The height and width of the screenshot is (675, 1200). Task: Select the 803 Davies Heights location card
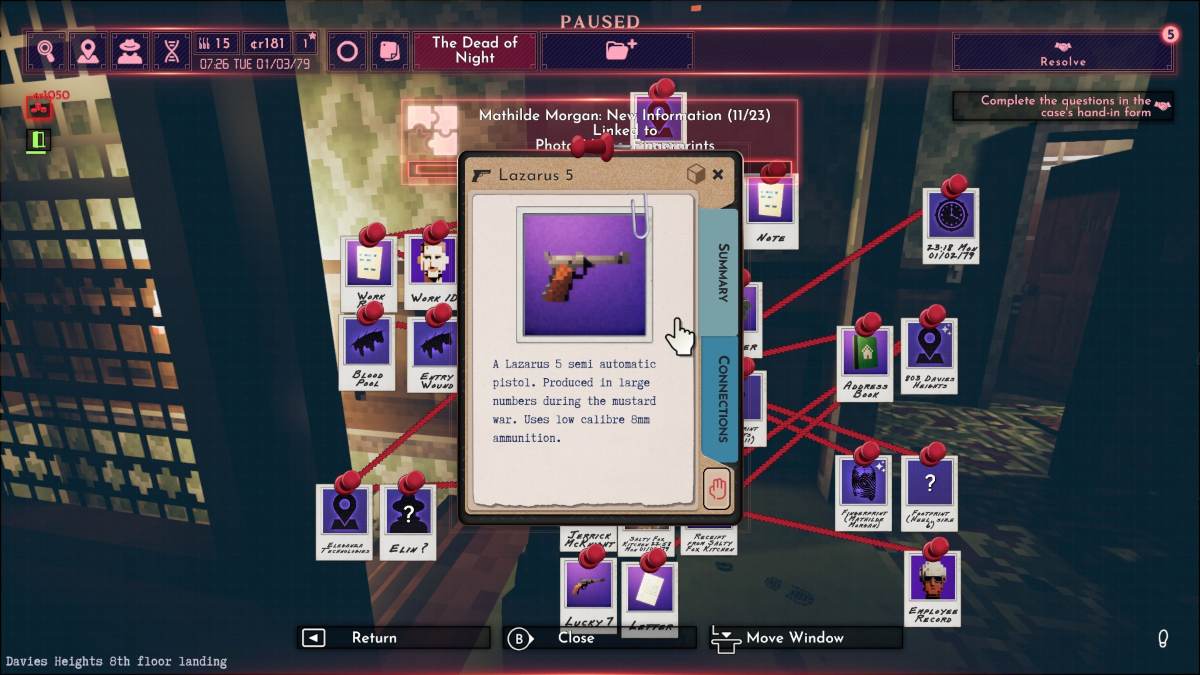pos(929,352)
